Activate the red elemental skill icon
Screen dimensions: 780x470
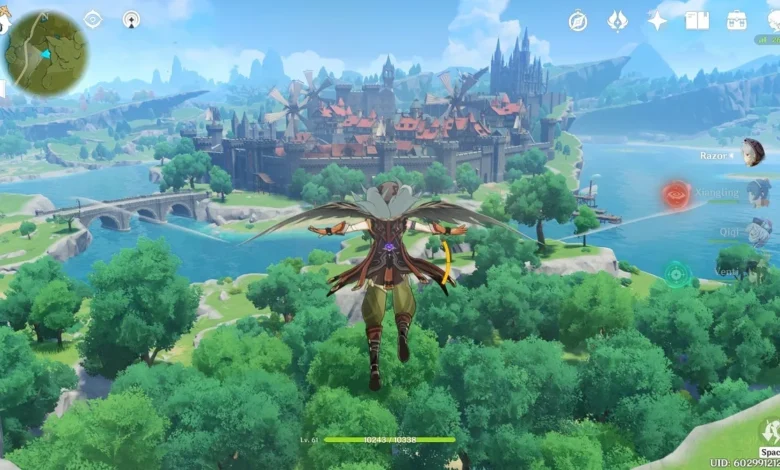676,195
